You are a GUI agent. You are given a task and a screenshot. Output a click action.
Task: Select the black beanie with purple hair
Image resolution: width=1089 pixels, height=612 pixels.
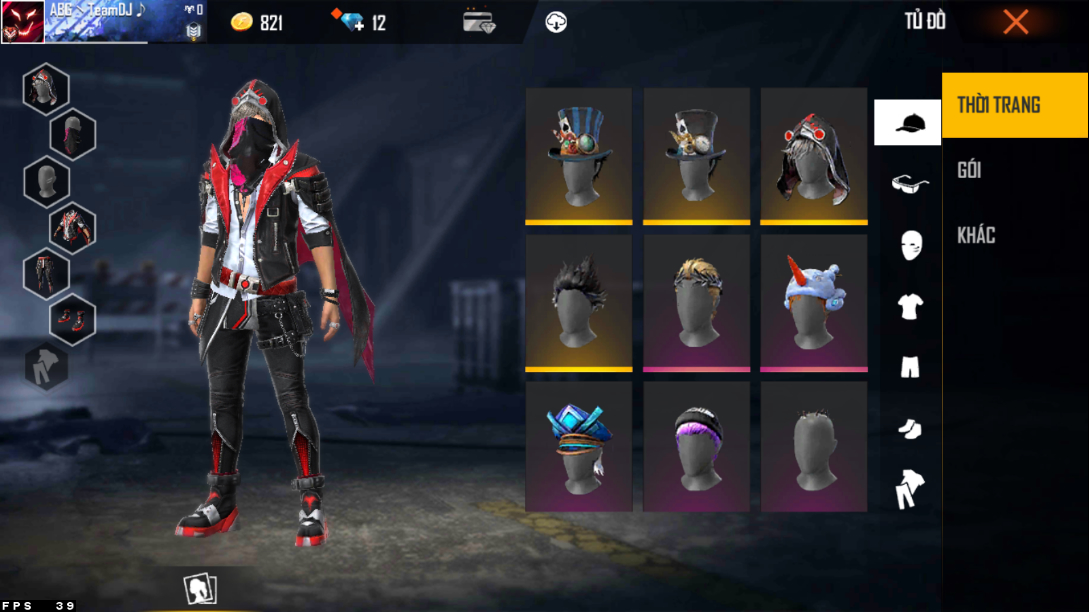(x=696, y=447)
